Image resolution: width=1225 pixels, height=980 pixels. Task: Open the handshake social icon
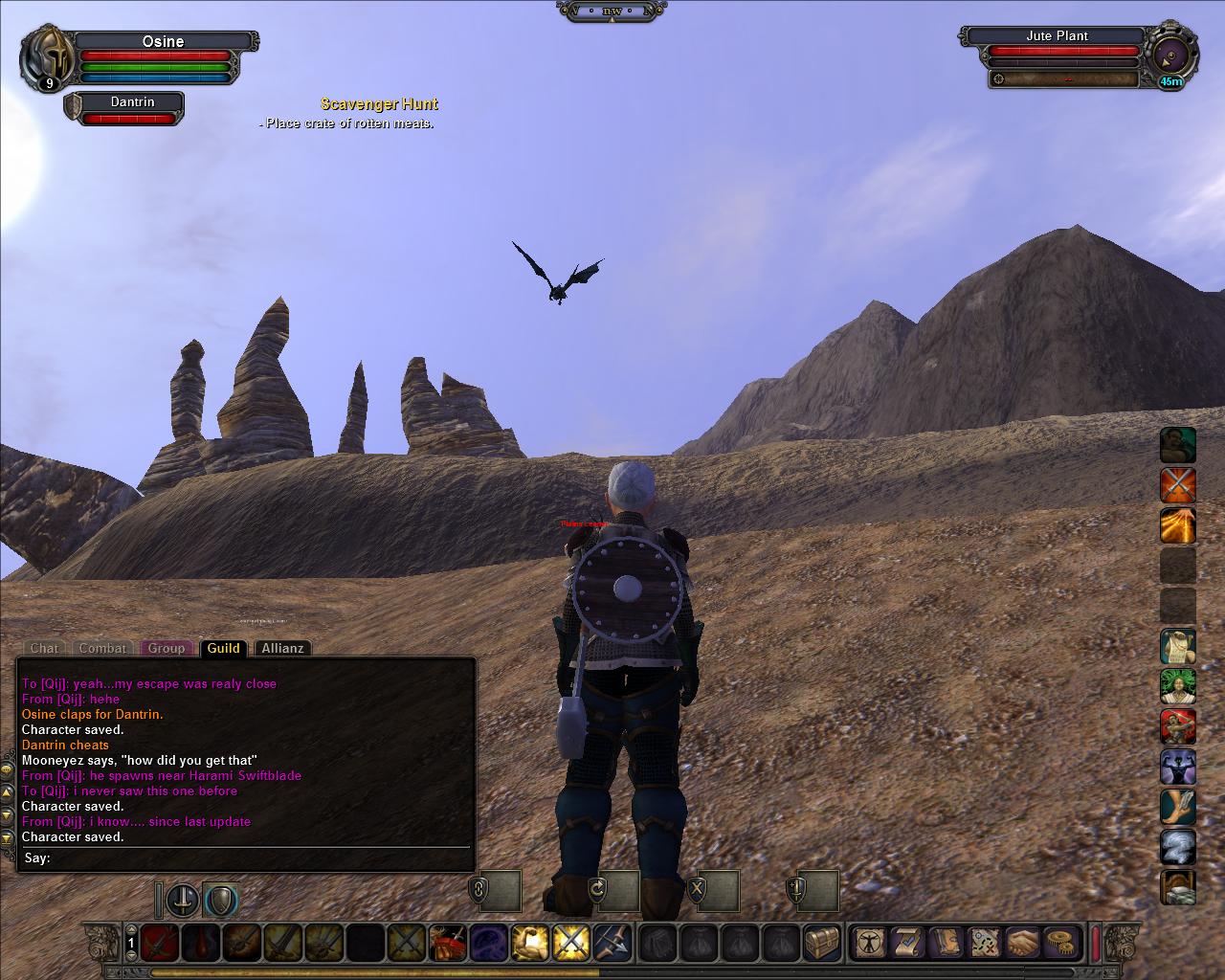(x=1023, y=943)
